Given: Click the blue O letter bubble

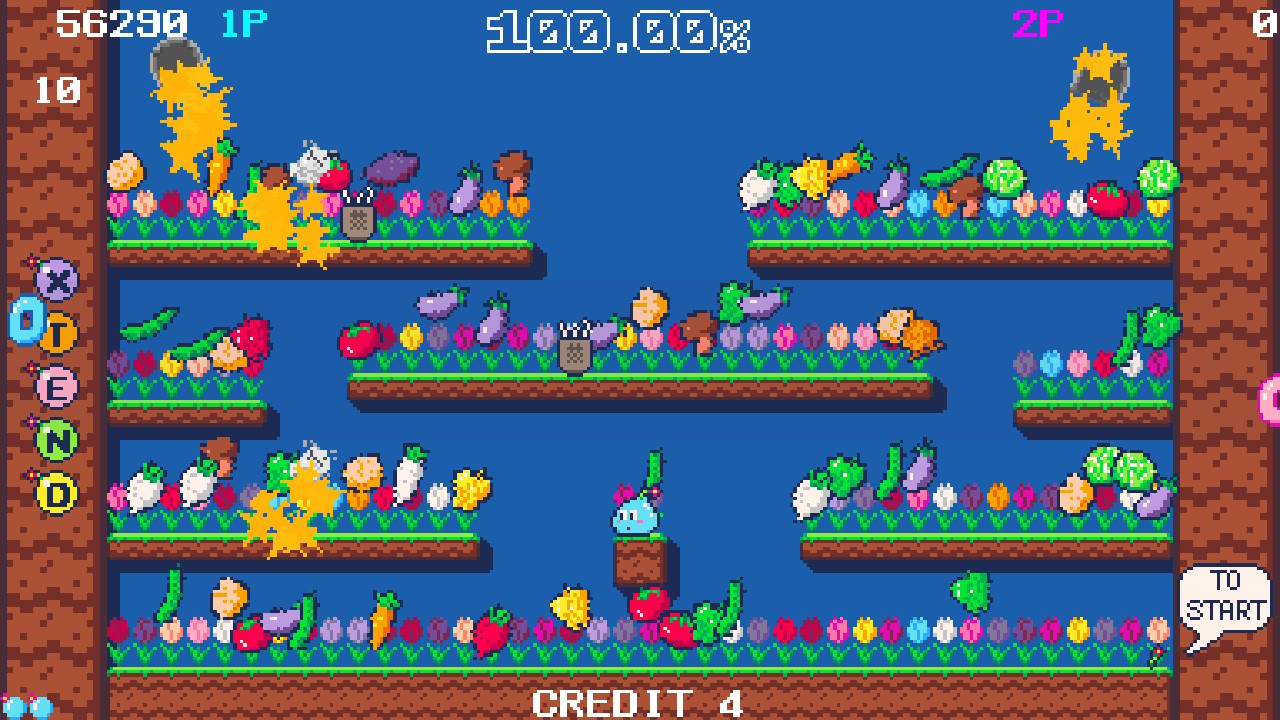Looking at the screenshot, I should click(26, 322).
